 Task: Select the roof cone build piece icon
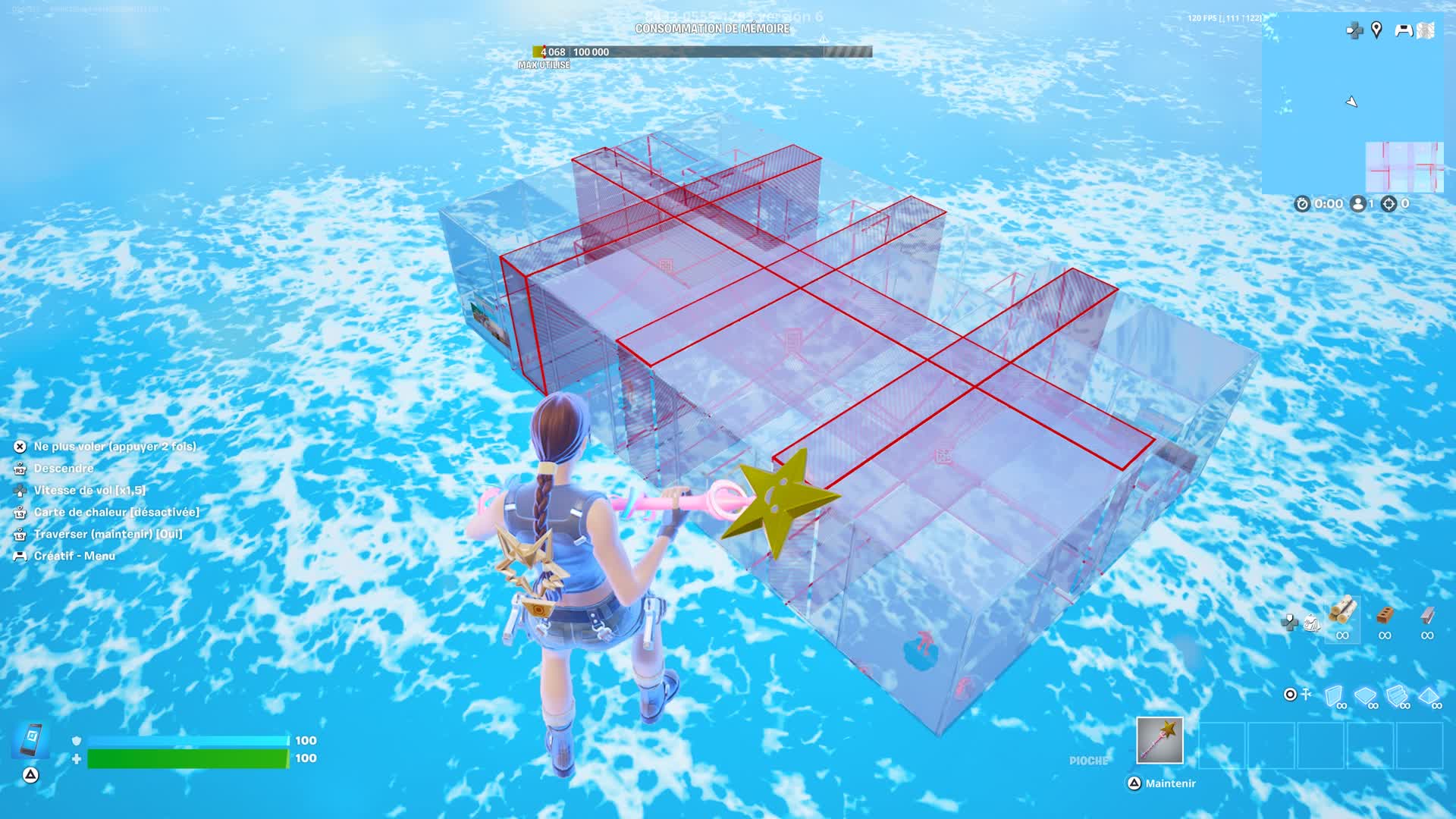click(1427, 695)
